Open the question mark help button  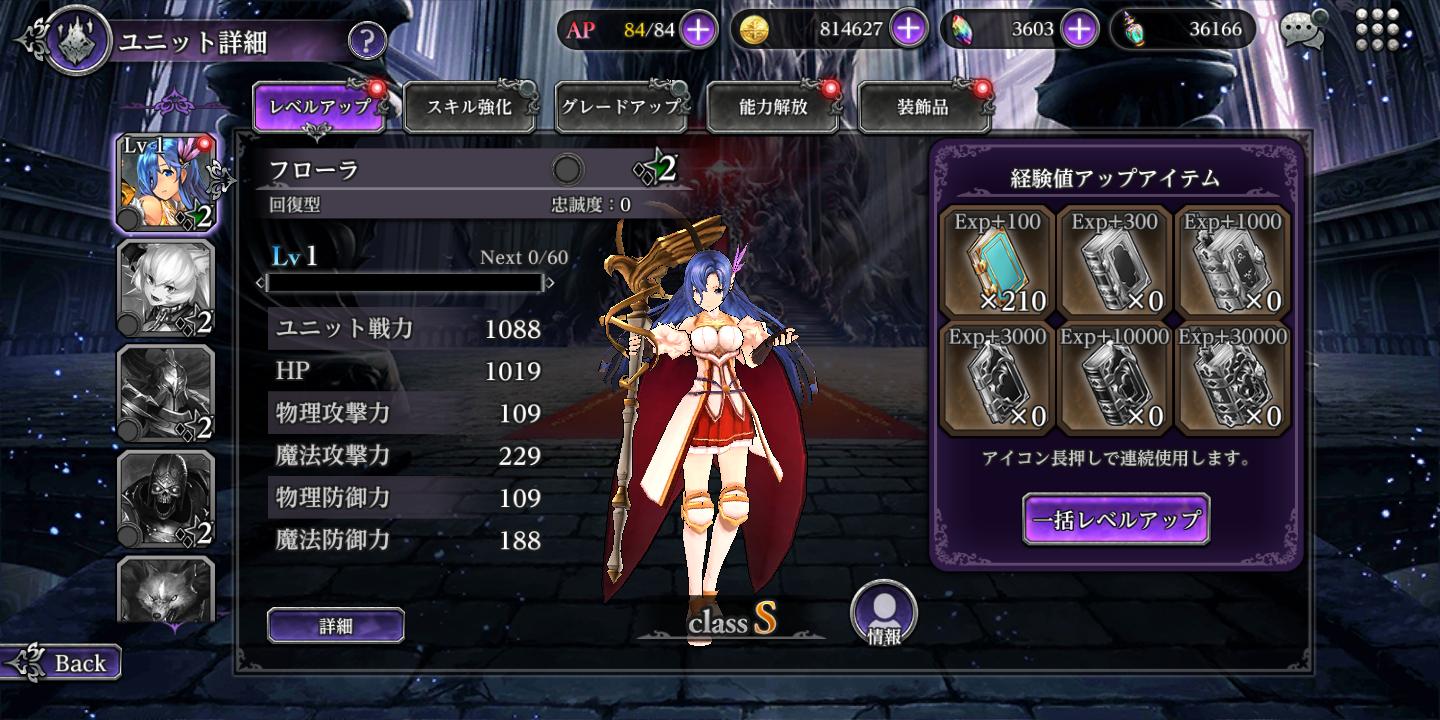(367, 41)
